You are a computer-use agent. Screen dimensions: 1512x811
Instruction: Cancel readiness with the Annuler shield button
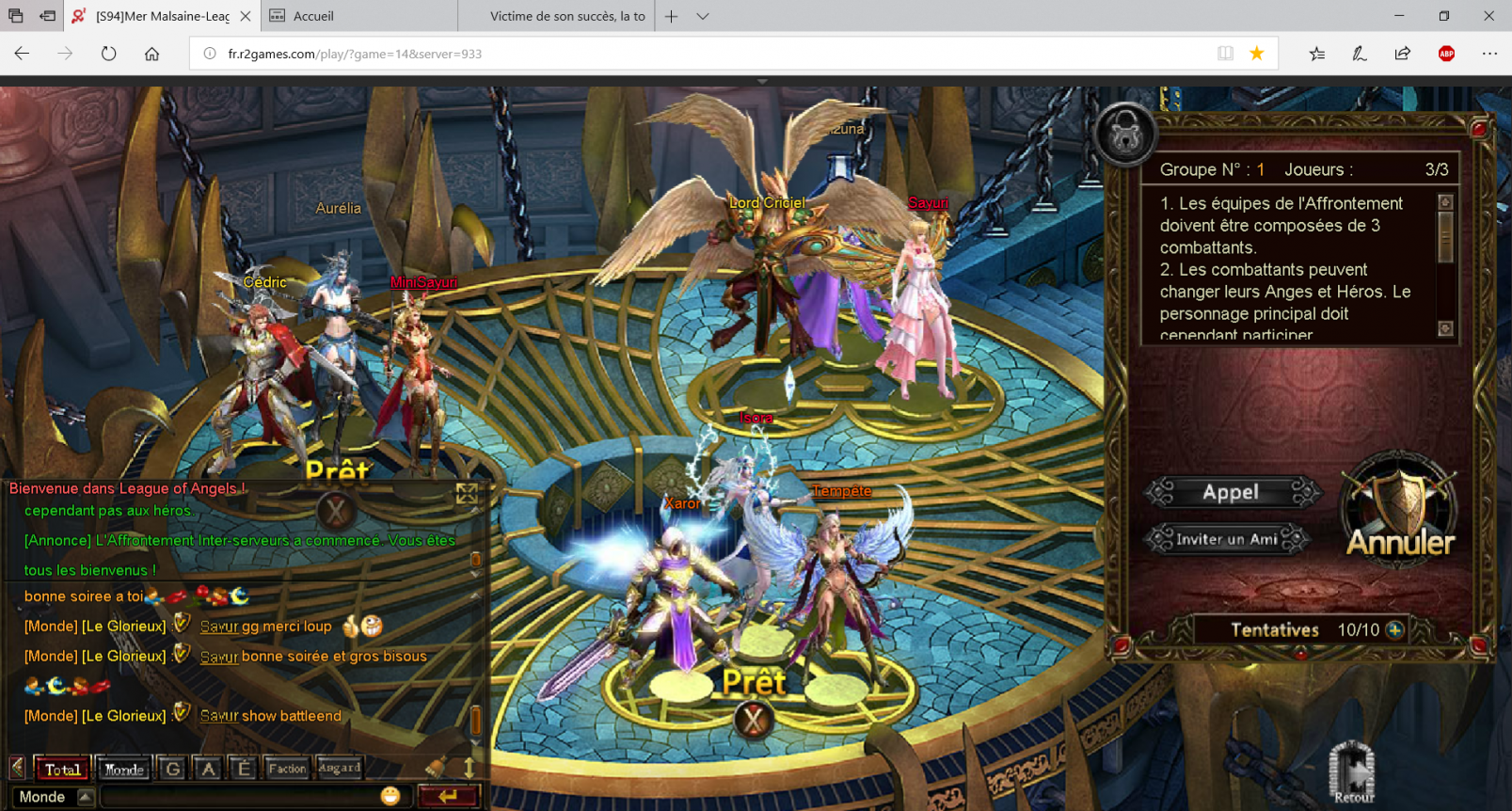[1400, 513]
